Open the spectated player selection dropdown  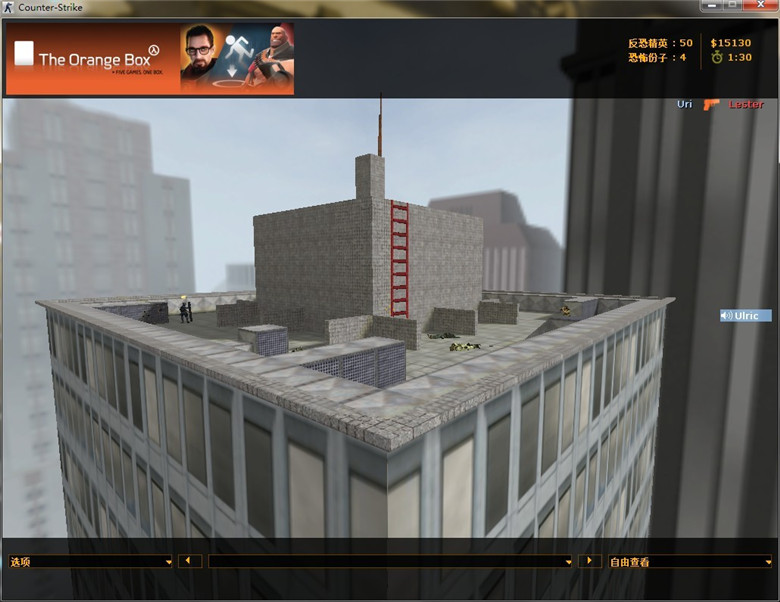(390, 562)
